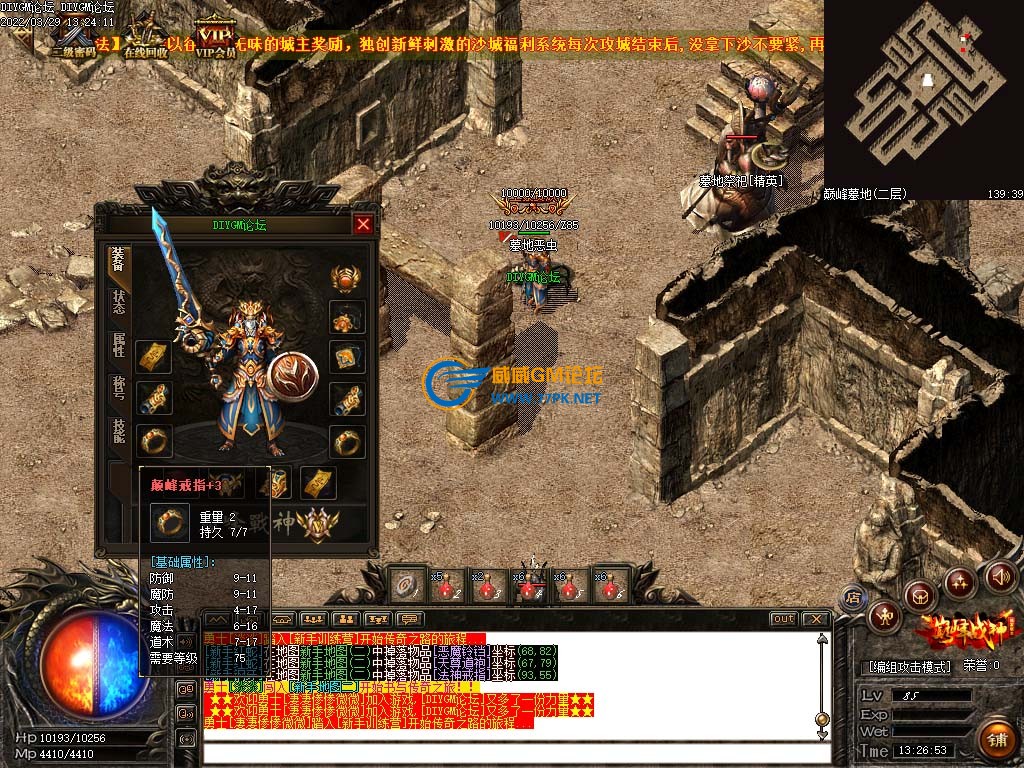Image resolution: width=1024 pixels, height=768 pixels.
Task: Switch to the 状态 tab
Action: [x=119, y=305]
